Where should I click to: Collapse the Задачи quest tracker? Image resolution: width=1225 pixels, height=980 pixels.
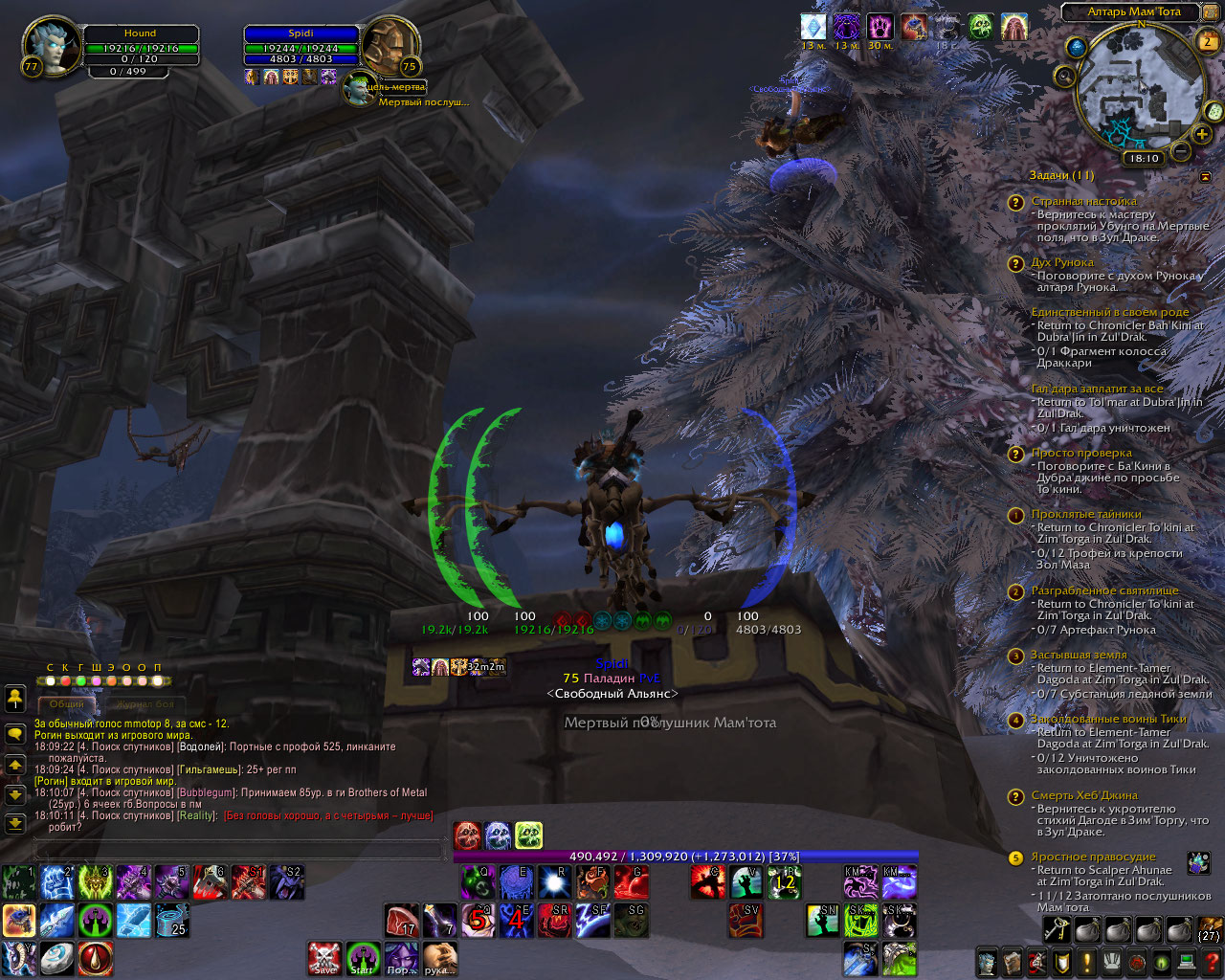click(x=1205, y=176)
